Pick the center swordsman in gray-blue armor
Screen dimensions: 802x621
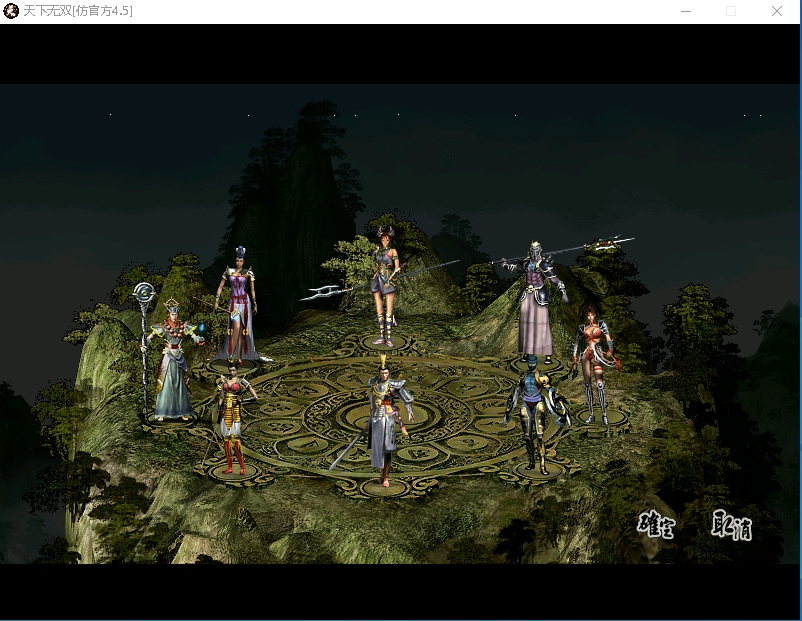click(385, 420)
